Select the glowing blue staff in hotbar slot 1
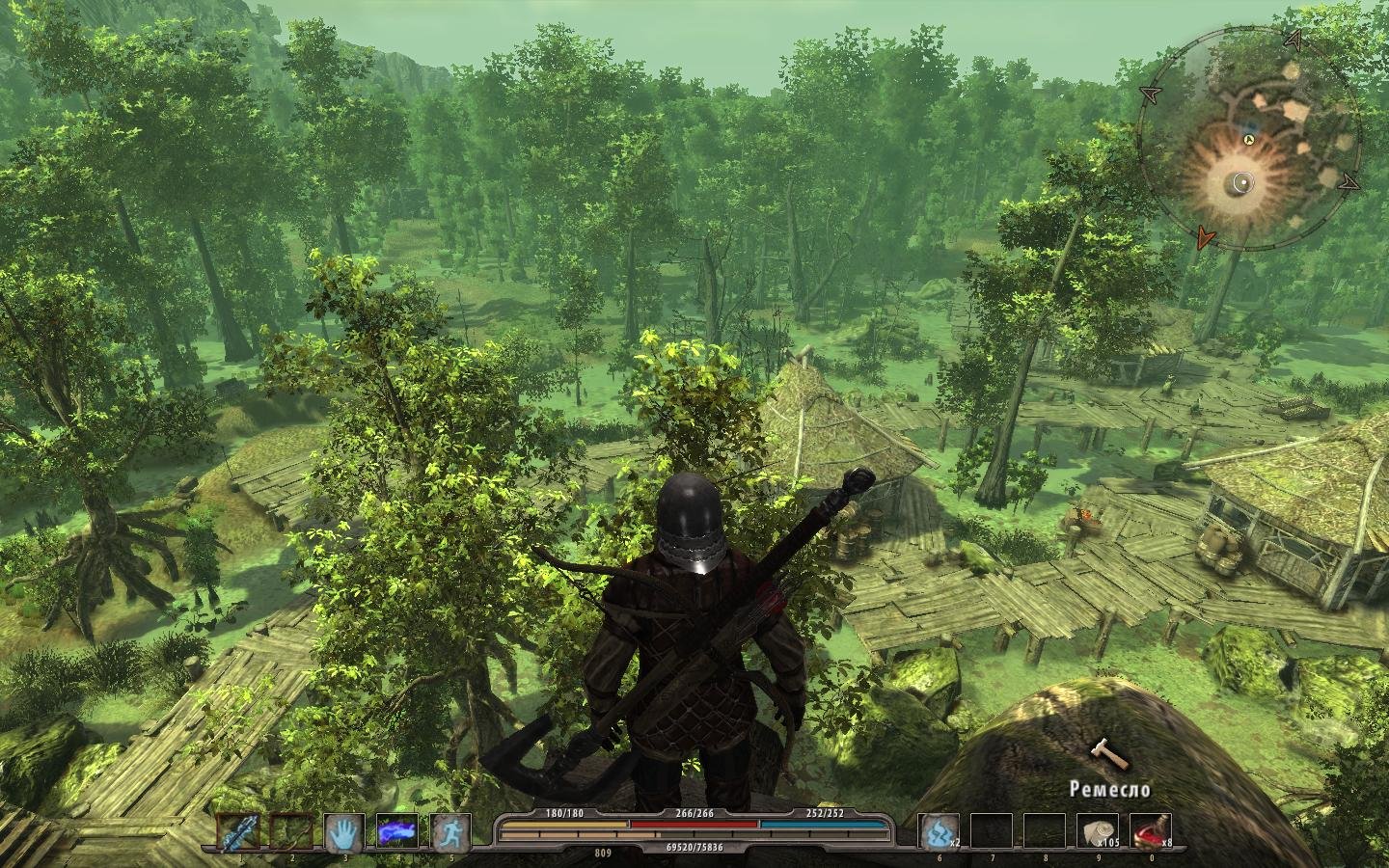1389x868 pixels. 237,832
